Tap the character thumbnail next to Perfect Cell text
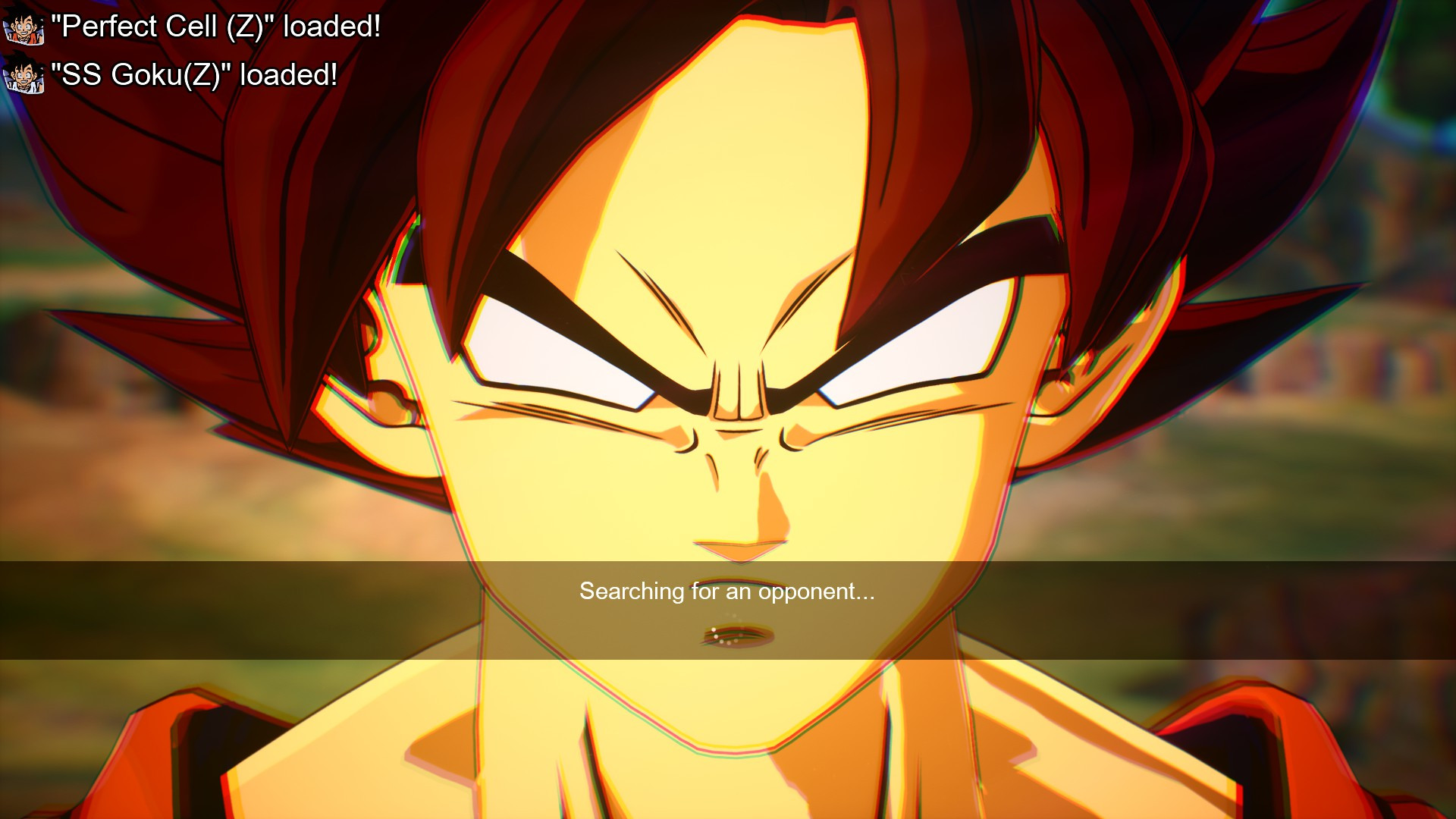The image size is (1456, 819). tap(23, 25)
